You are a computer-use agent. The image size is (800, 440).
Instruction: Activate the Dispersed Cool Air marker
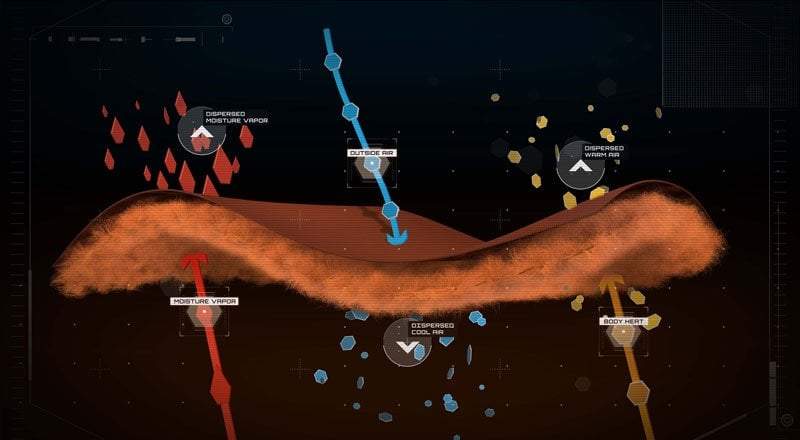point(407,343)
